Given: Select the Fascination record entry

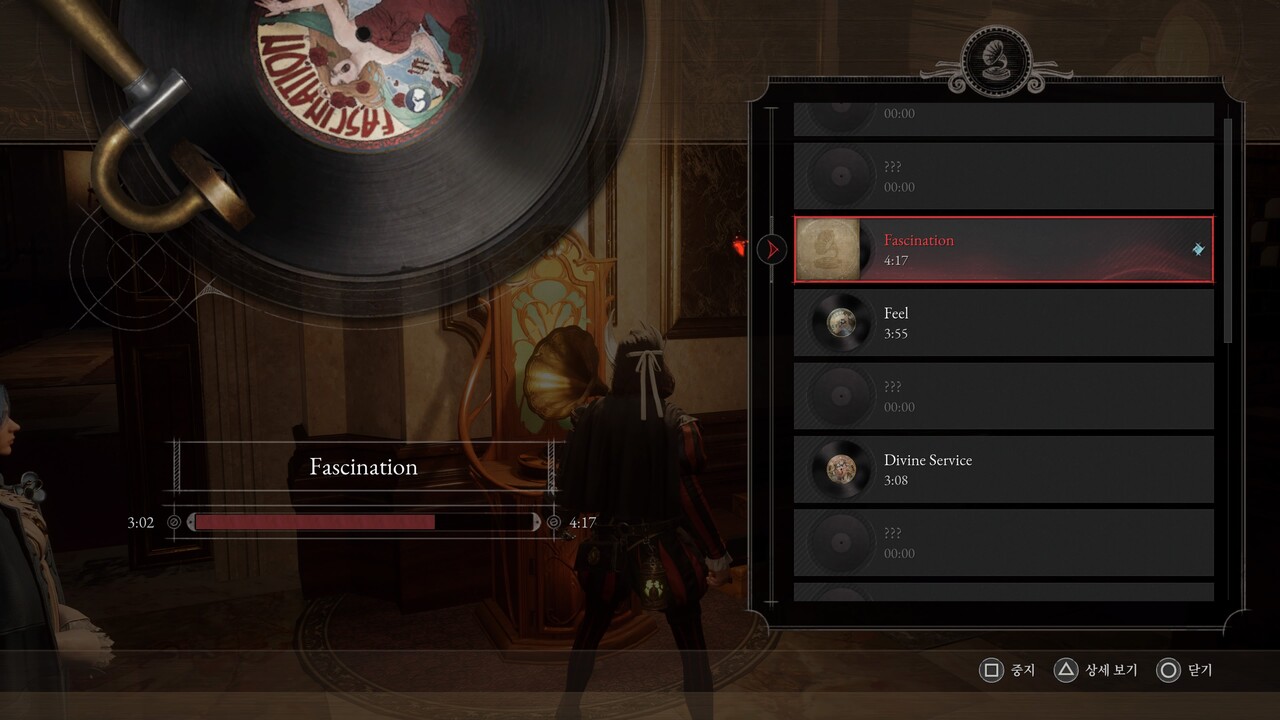Looking at the screenshot, I should point(1003,250).
